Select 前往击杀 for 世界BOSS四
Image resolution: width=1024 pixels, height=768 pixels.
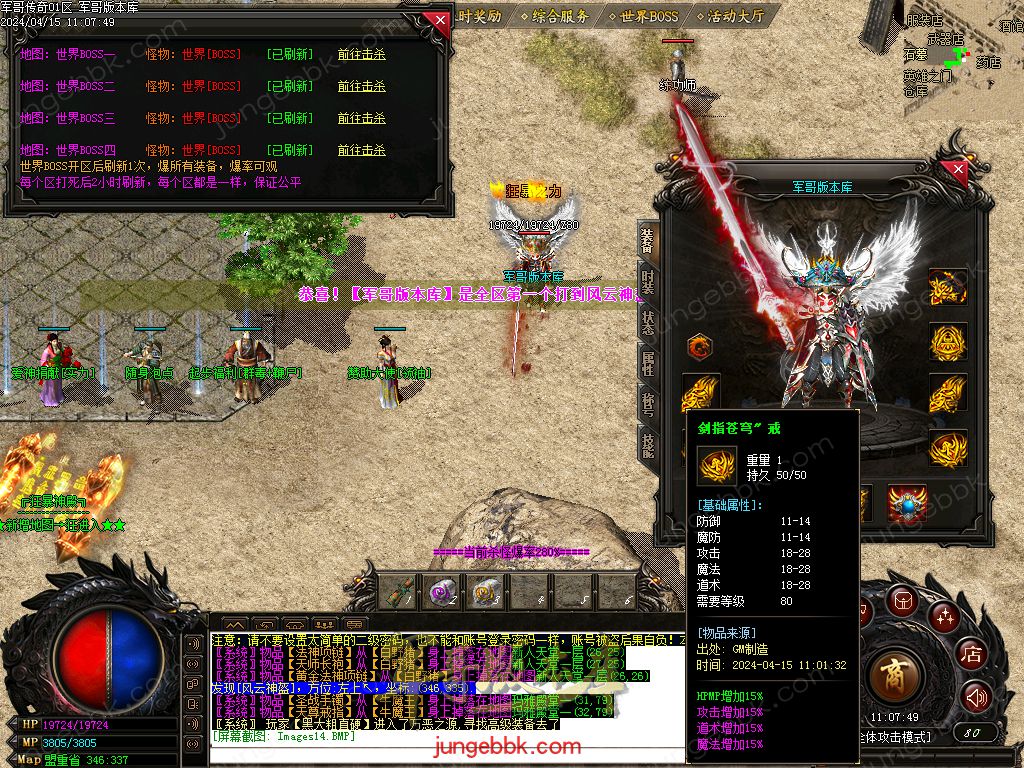click(361, 150)
